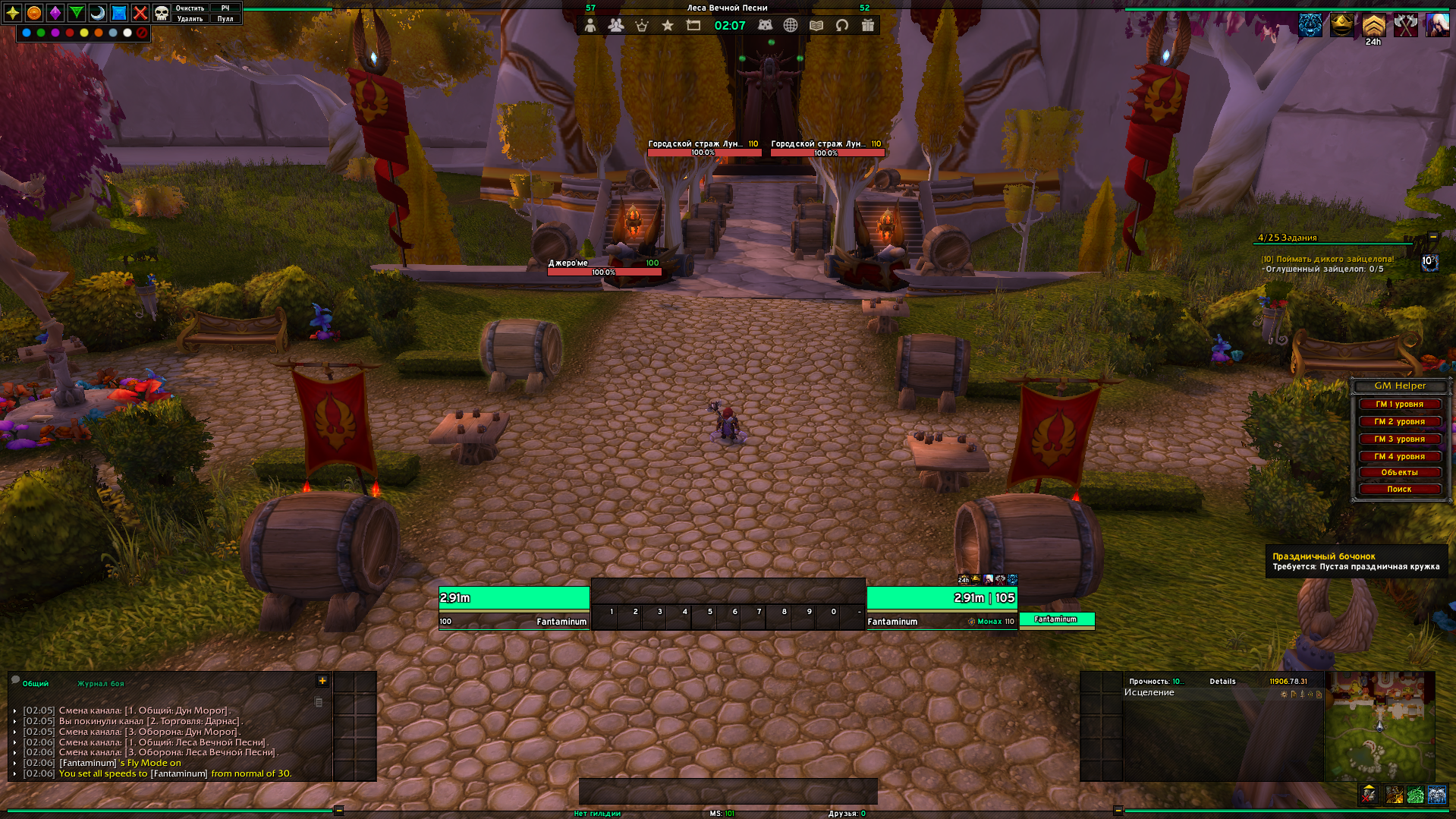Image resolution: width=1456 pixels, height=819 pixels.
Task: Pick the blue square raid marker
Action: [119, 13]
